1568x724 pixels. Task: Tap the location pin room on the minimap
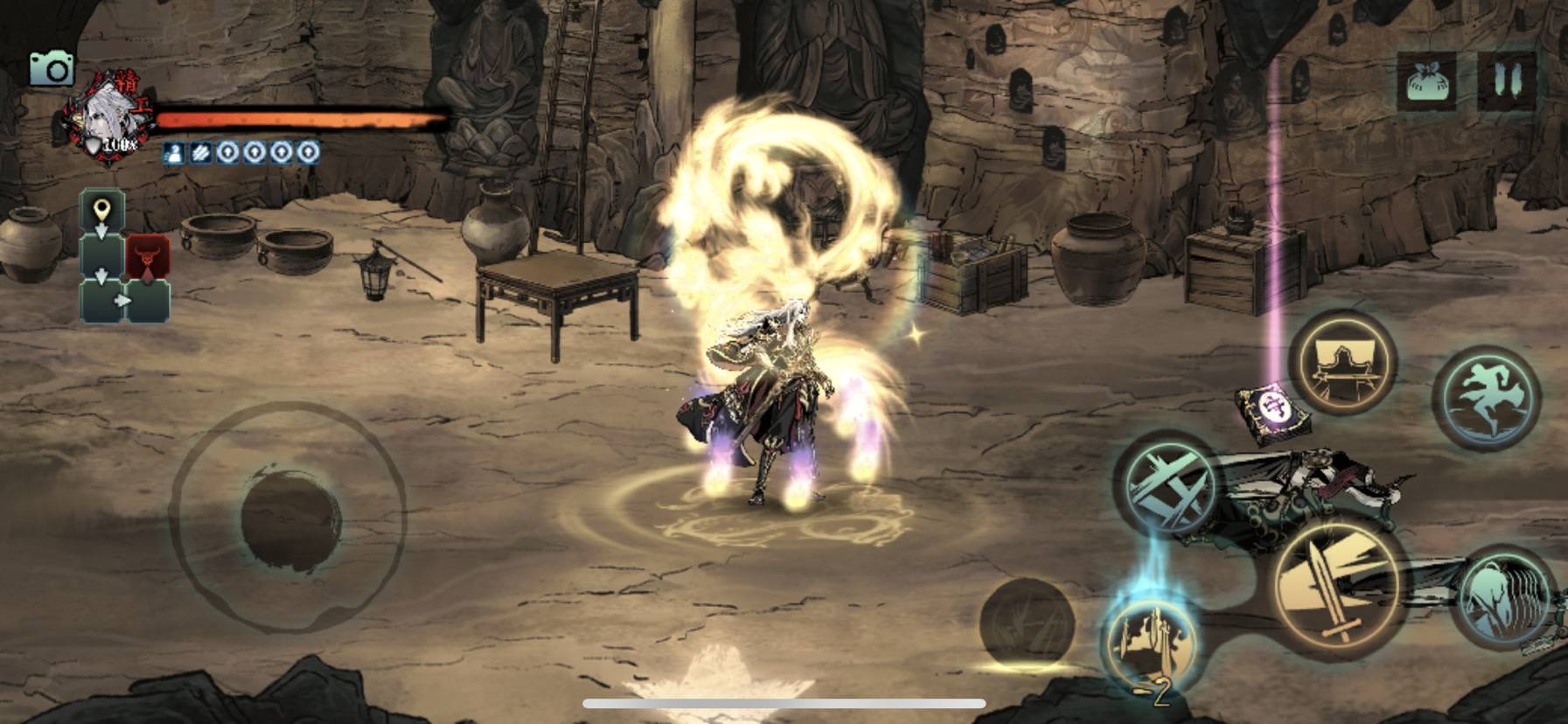pos(102,212)
